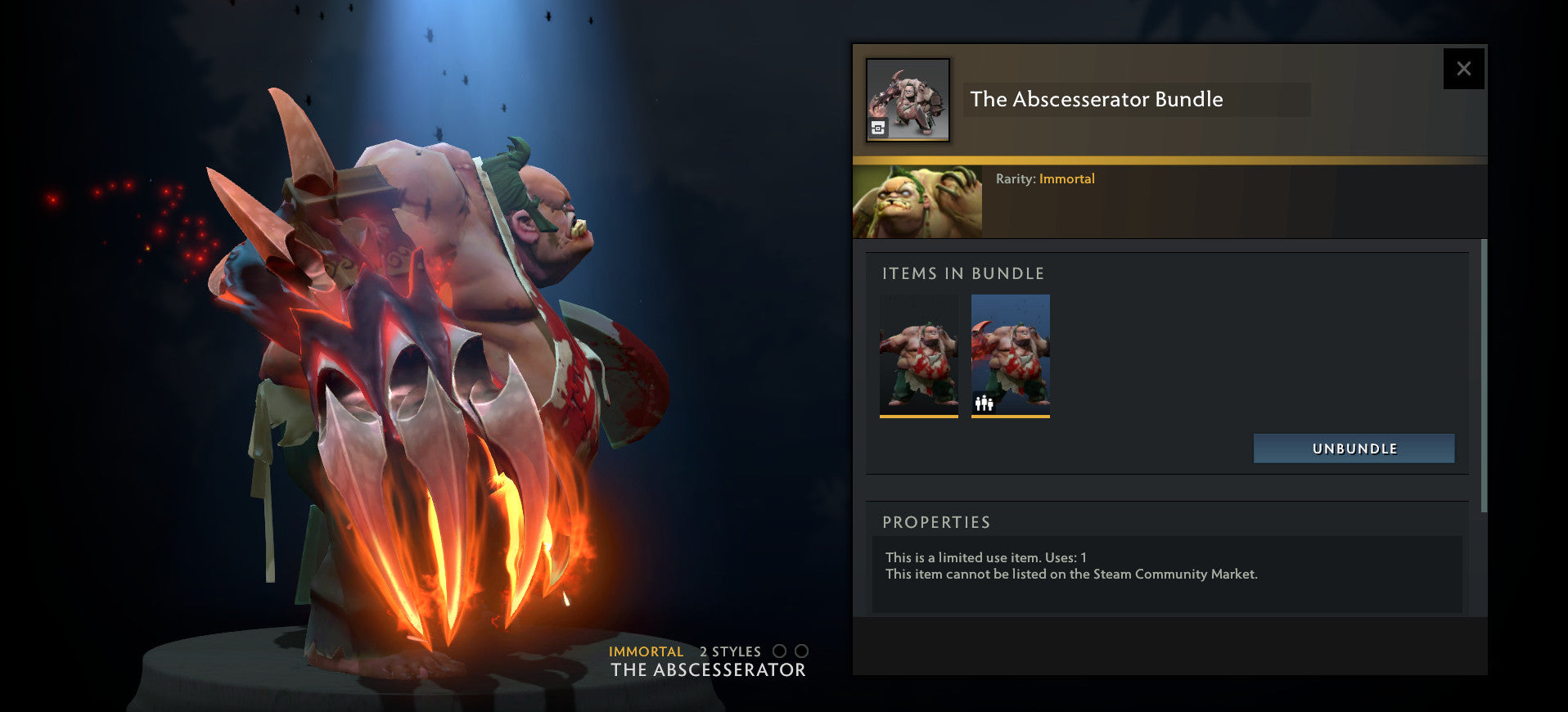Click the Immortal rarity link

[x=1067, y=178]
